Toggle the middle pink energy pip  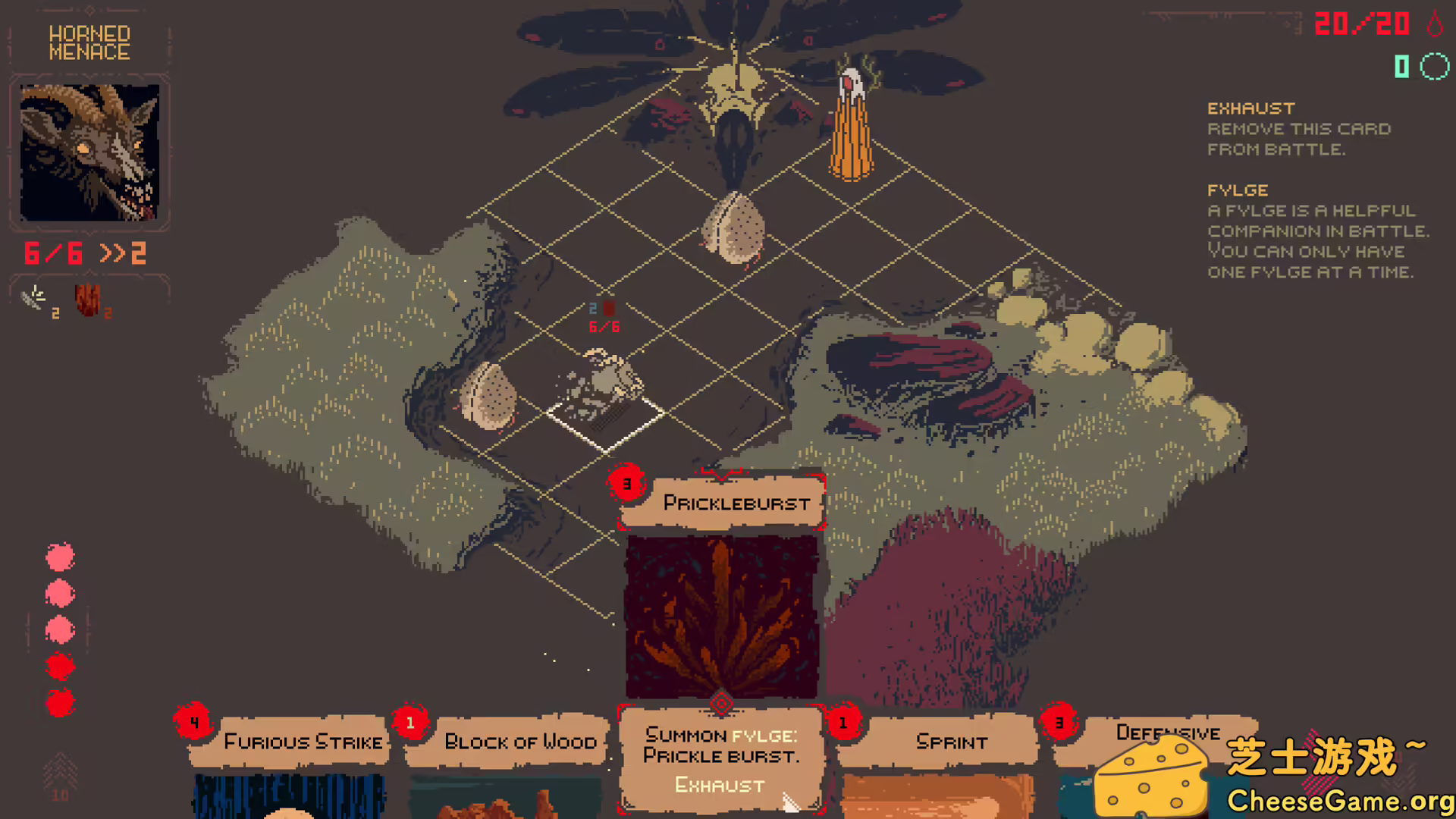(60, 629)
